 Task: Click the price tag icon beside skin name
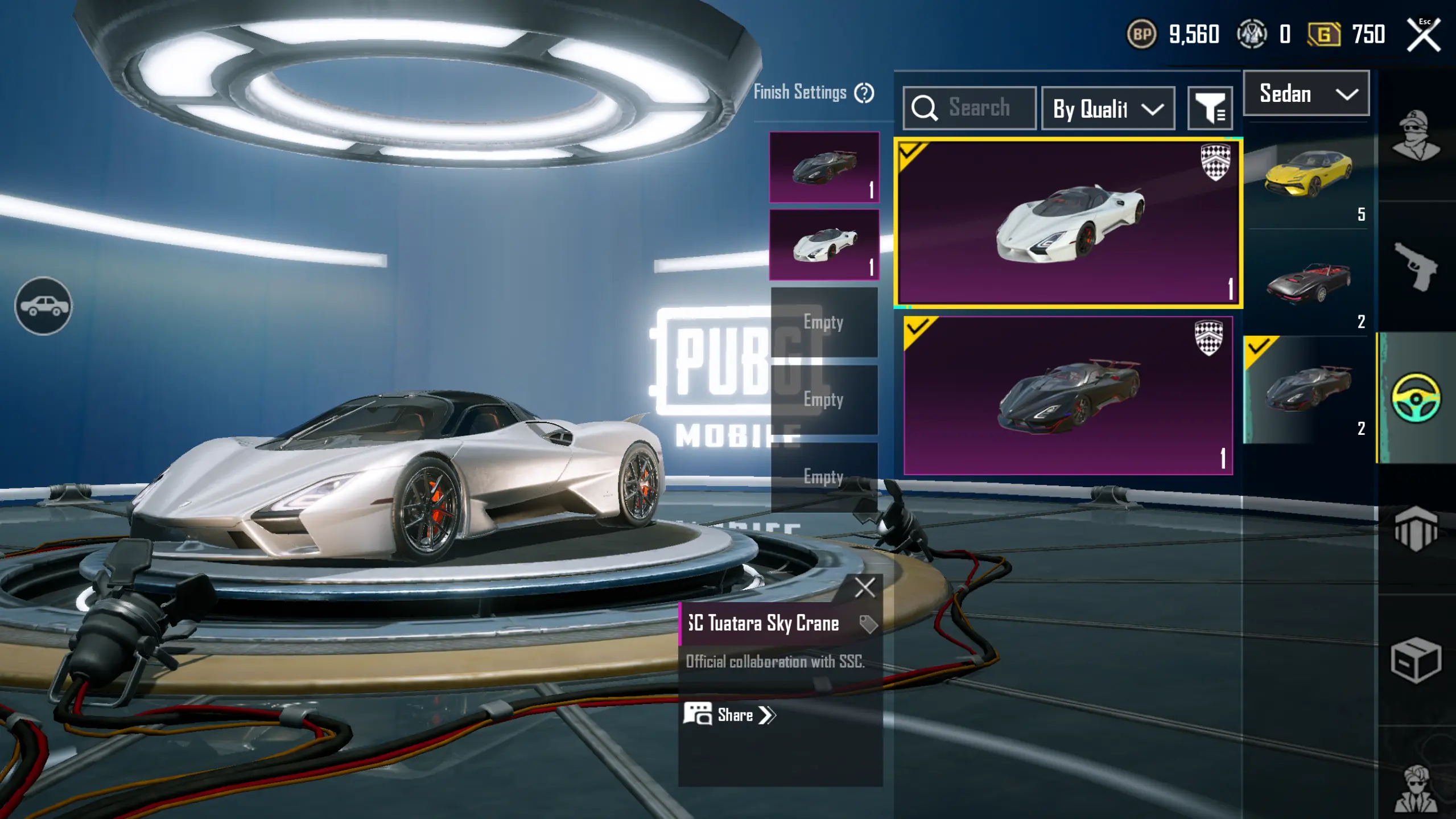[868, 624]
